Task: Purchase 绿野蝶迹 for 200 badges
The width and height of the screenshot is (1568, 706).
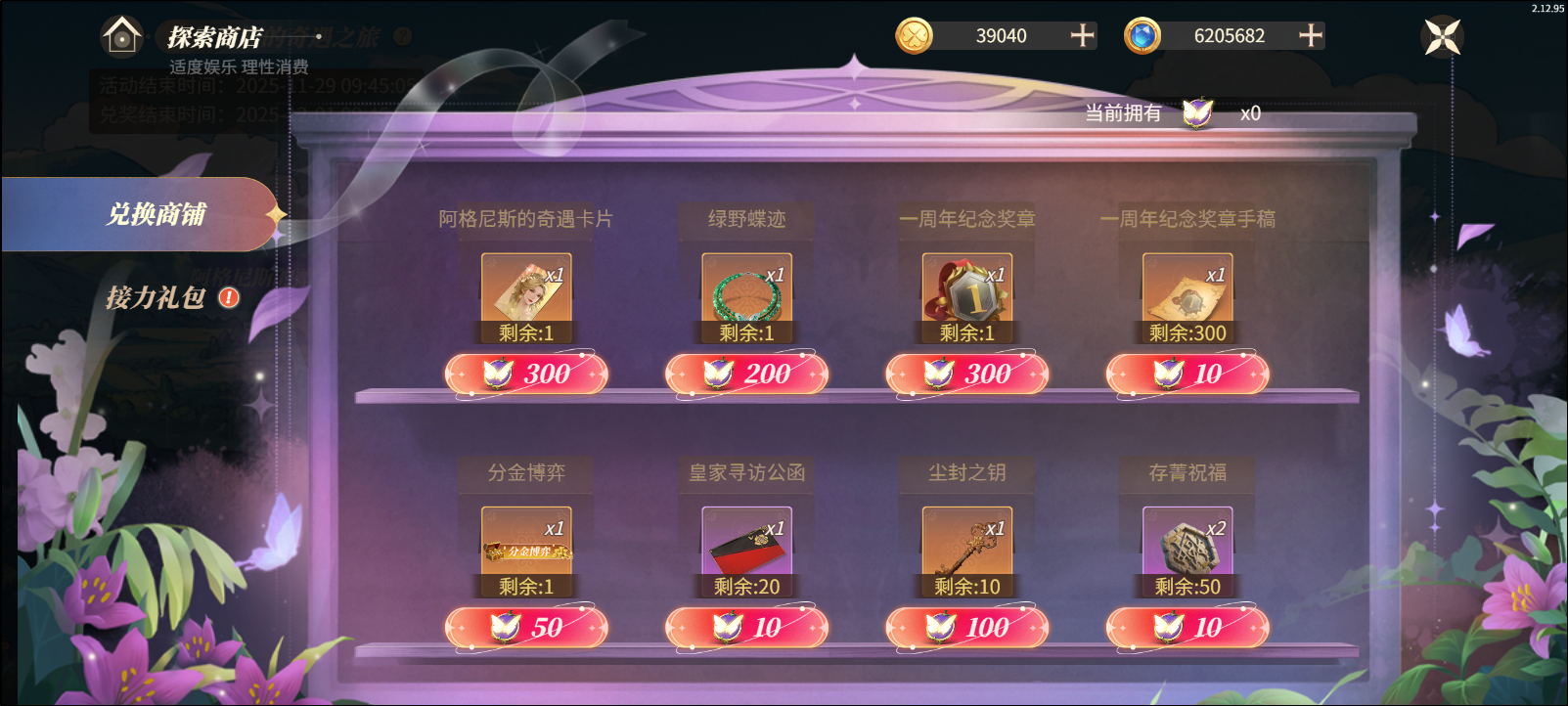Action: pyautogui.click(x=746, y=374)
